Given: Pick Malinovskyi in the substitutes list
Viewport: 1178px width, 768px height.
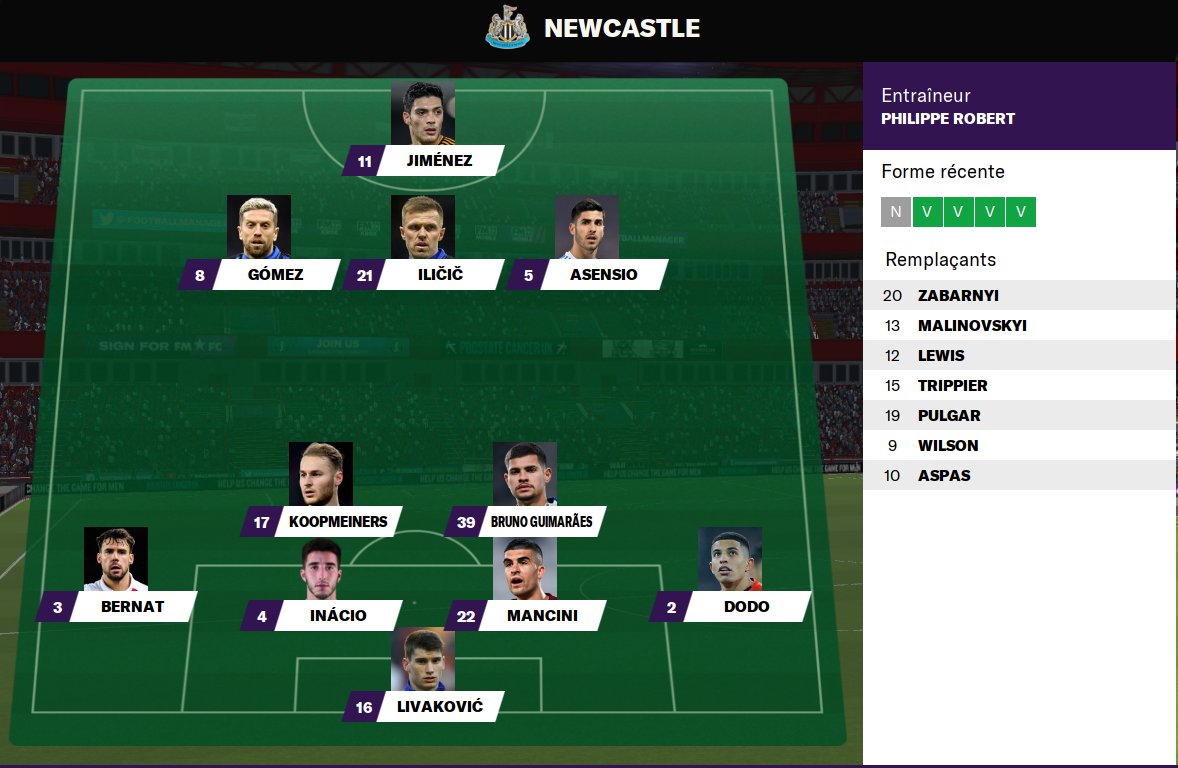Looking at the screenshot, I should [x=971, y=326].
